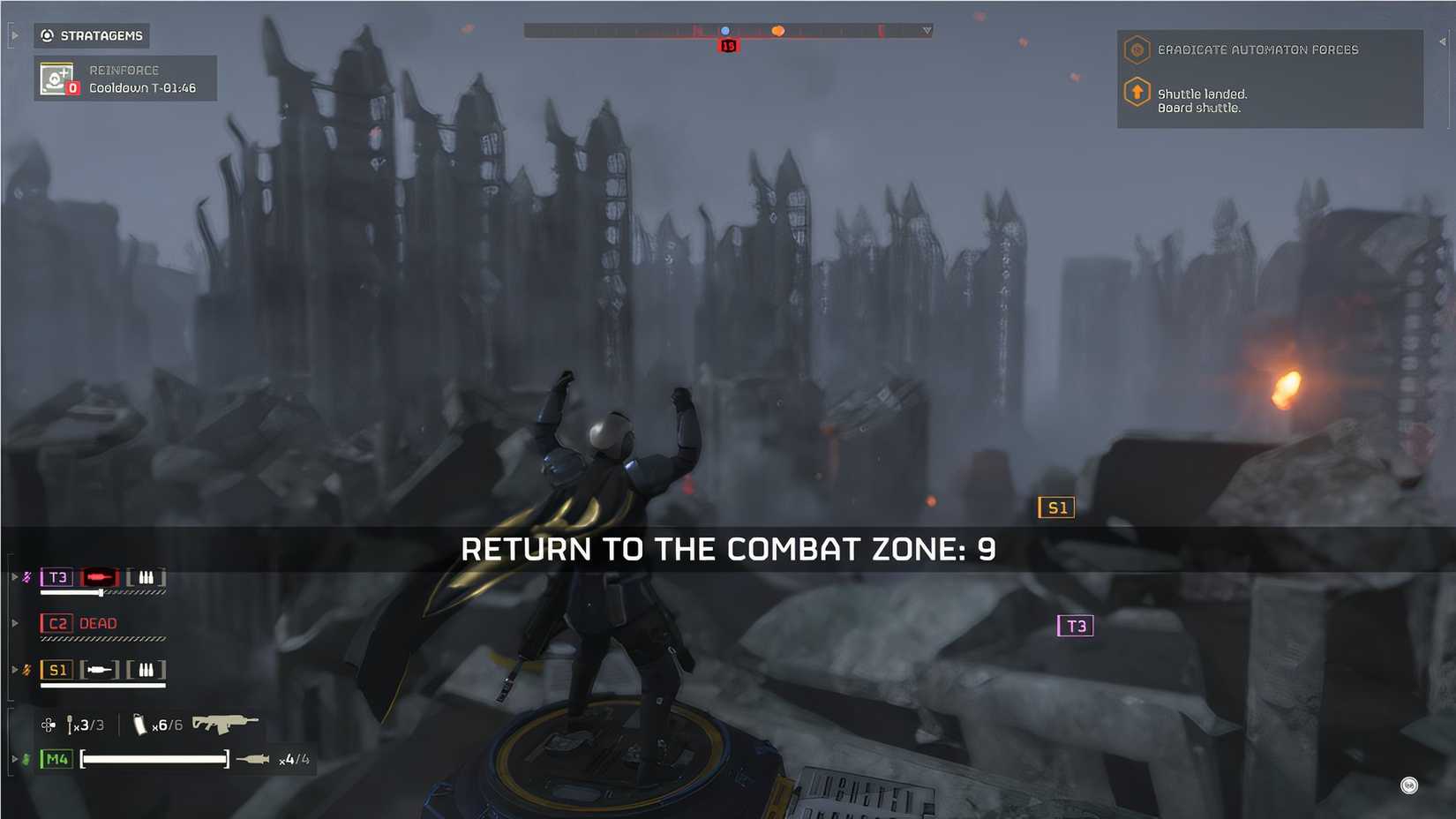The width and height of the screenshot is (1456, 819).
Task: Expand the C2 squad member row arrow
Action: [13, 622]
